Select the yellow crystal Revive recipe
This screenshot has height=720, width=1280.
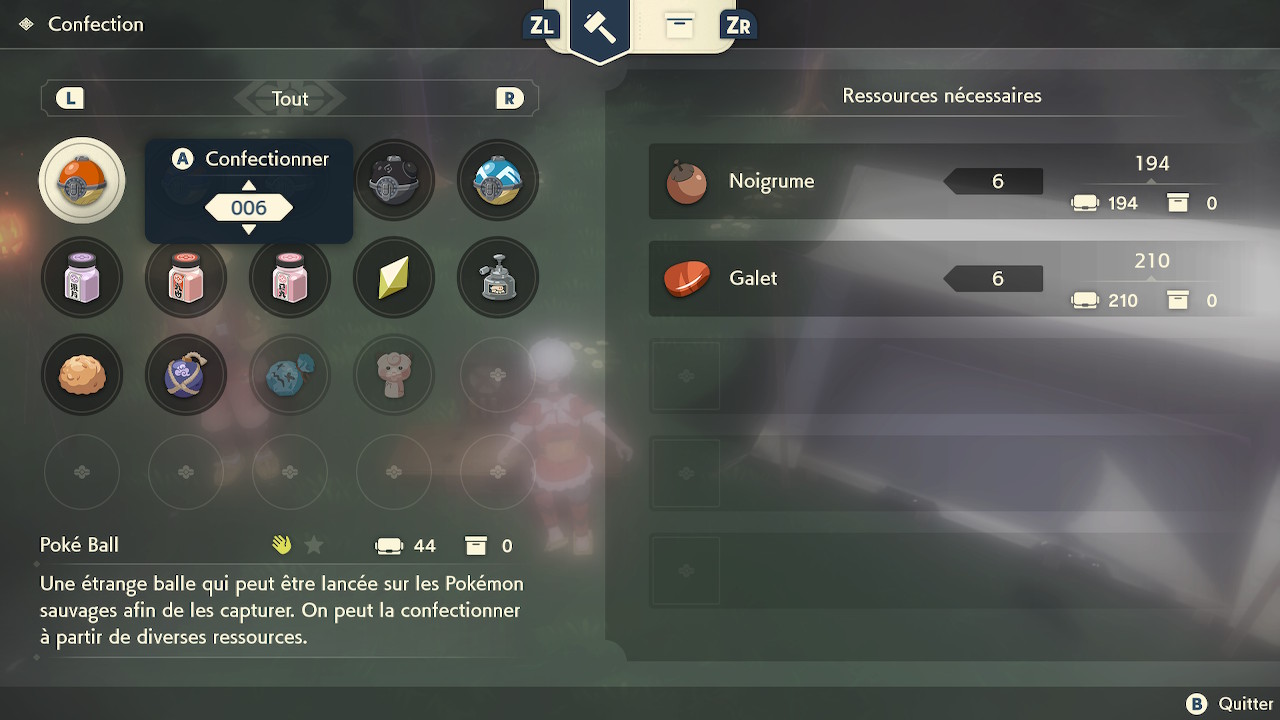(394, 278)
